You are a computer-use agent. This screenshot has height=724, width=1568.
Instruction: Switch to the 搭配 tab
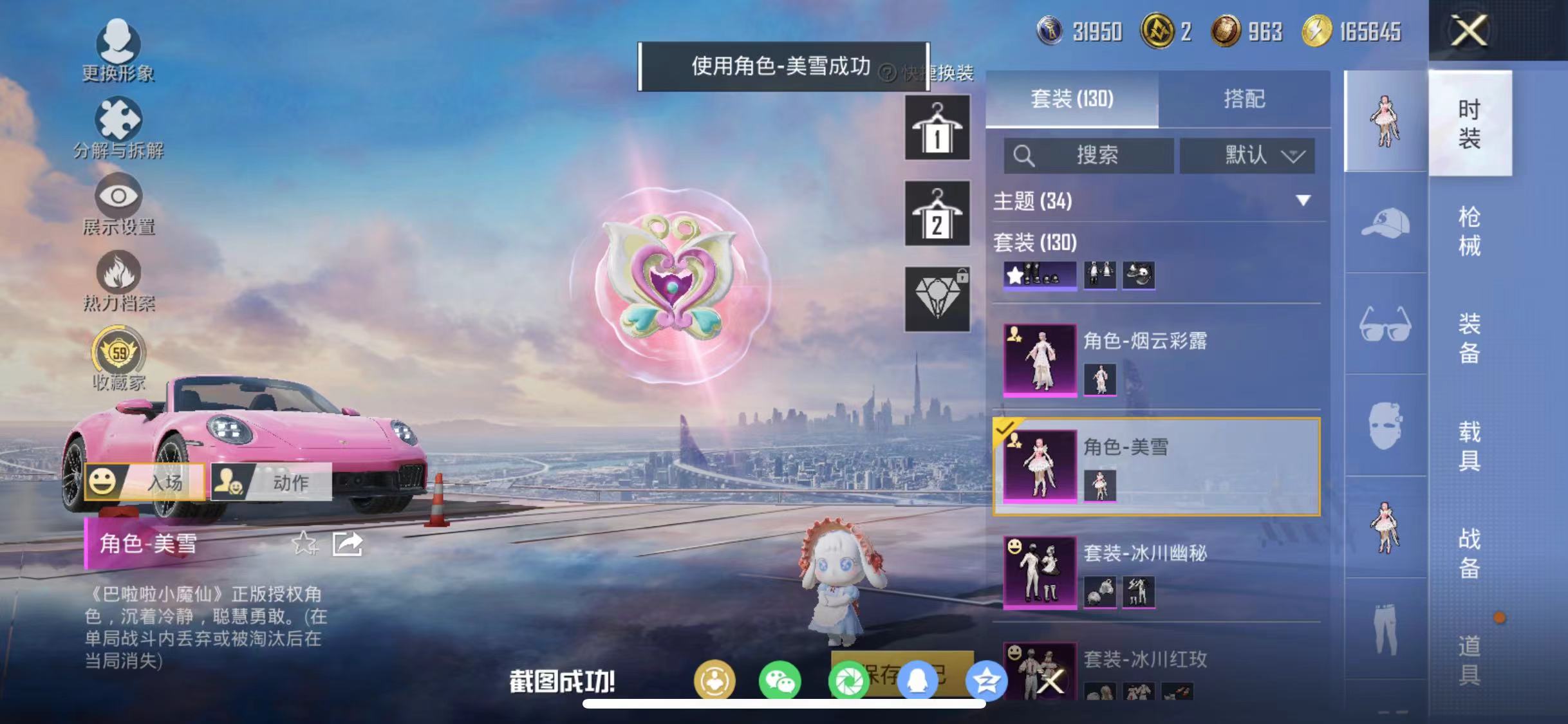[1246, 99]
